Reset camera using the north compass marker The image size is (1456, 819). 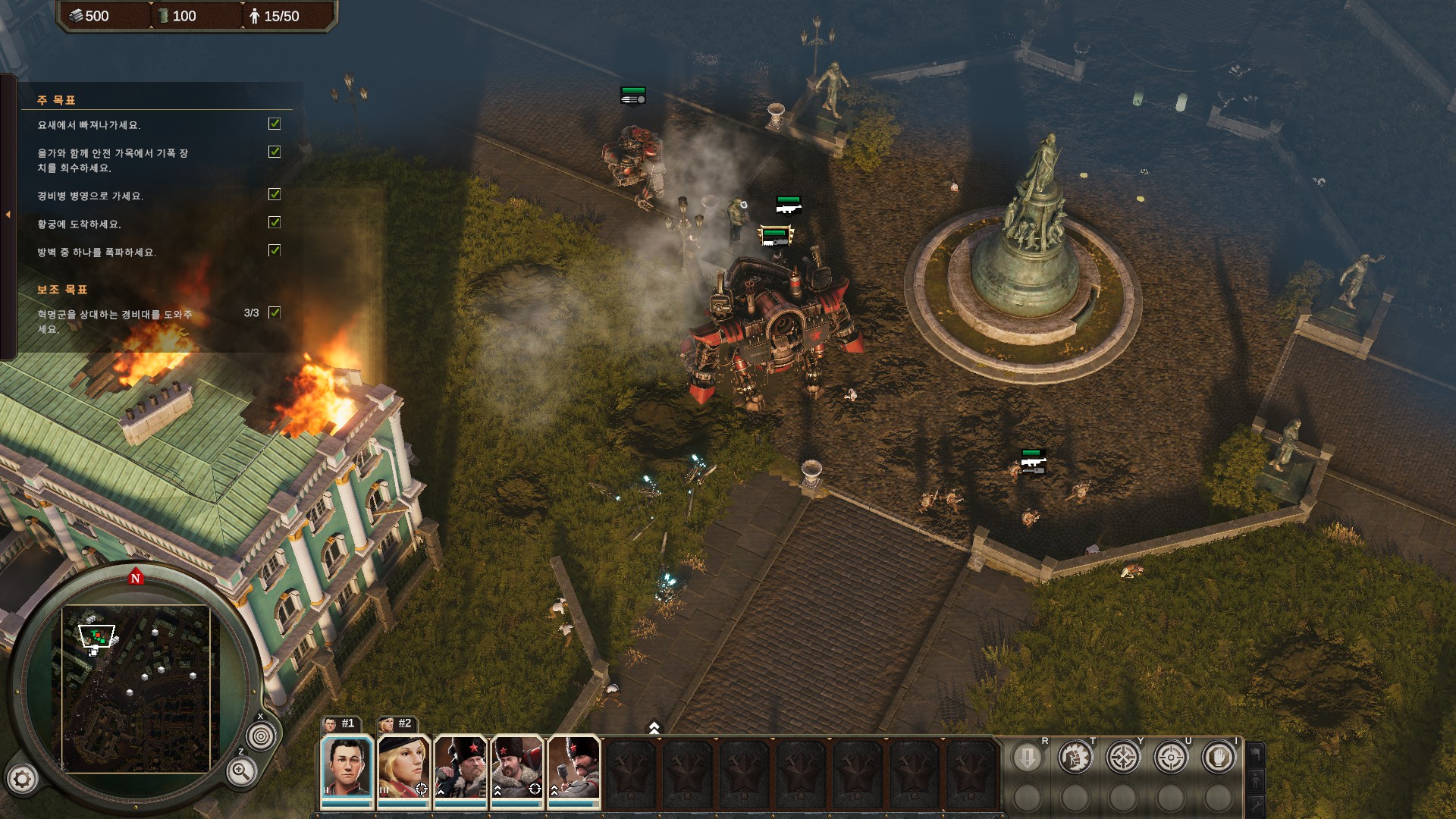136,578
